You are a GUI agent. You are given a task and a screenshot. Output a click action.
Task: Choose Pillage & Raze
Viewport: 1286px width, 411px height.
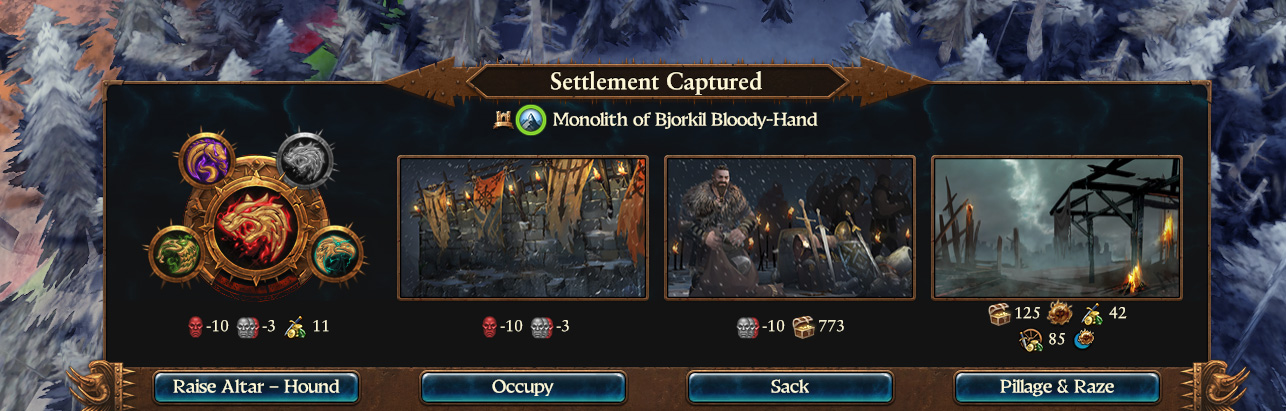[1057, 387]
